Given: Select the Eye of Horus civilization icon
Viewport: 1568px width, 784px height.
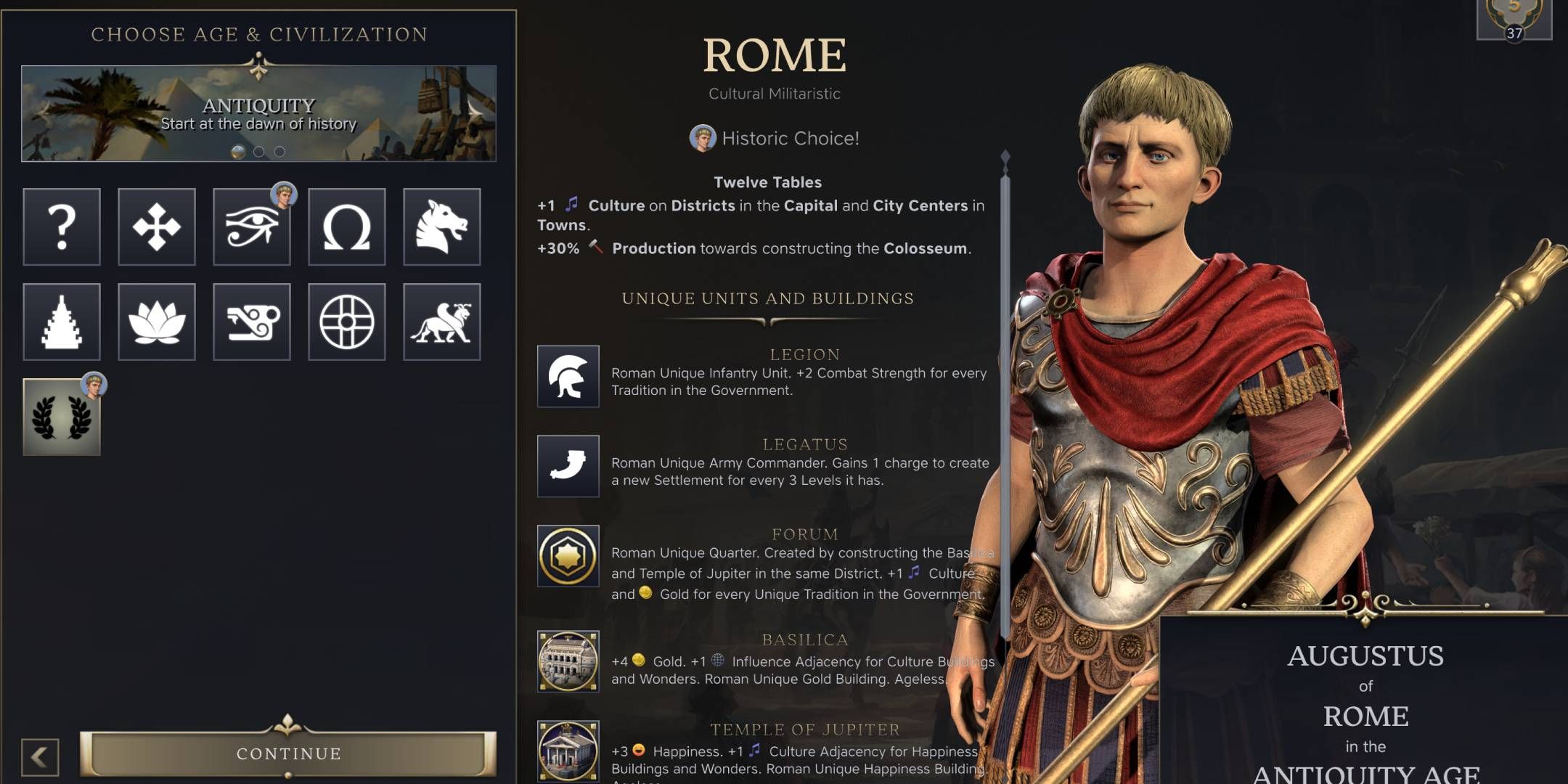Looking at the screenshot, I should 251,227.
